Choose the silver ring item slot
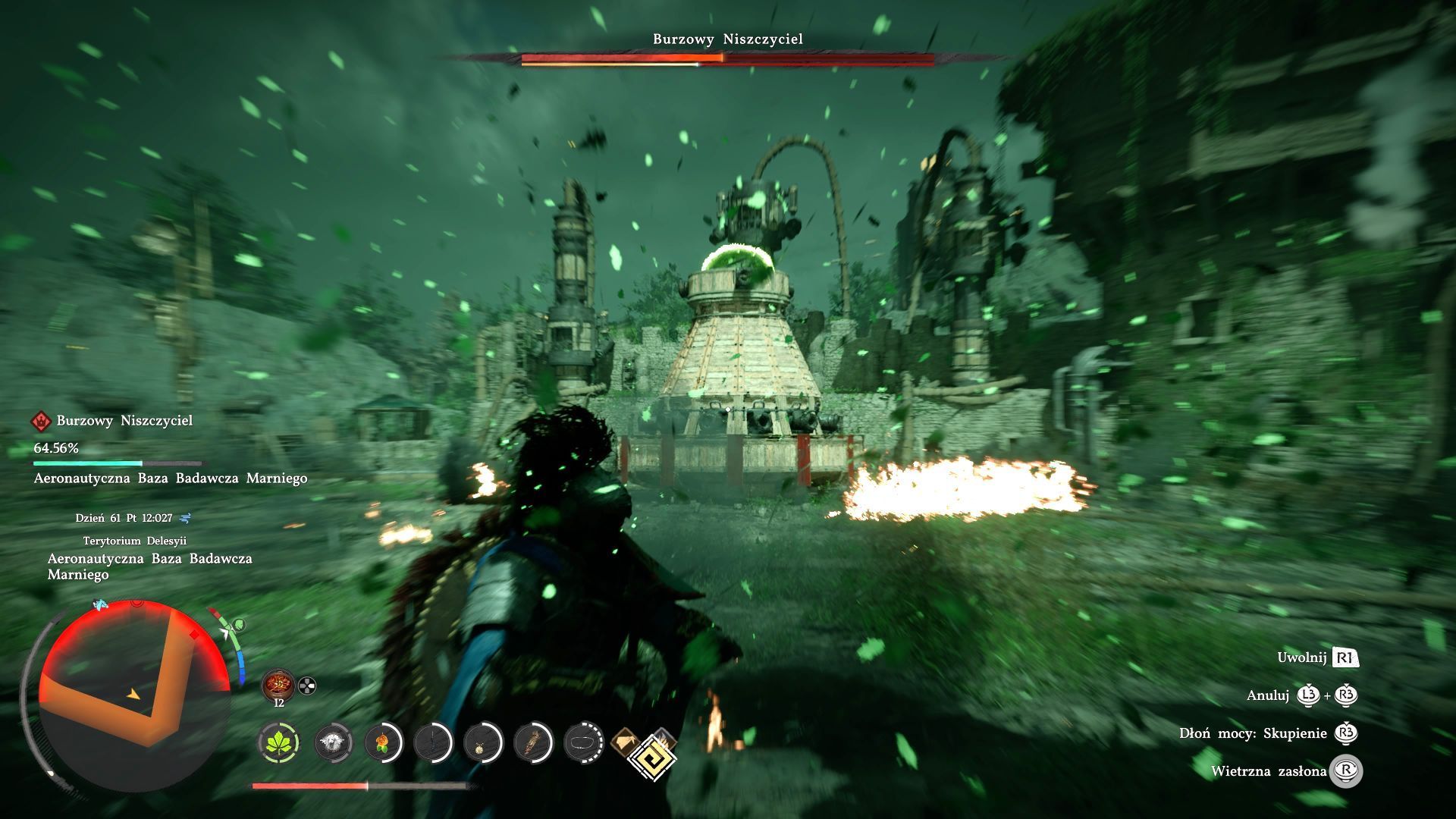Image resolution: width=1456 pixels, height=819 pixels. point(584,742)
